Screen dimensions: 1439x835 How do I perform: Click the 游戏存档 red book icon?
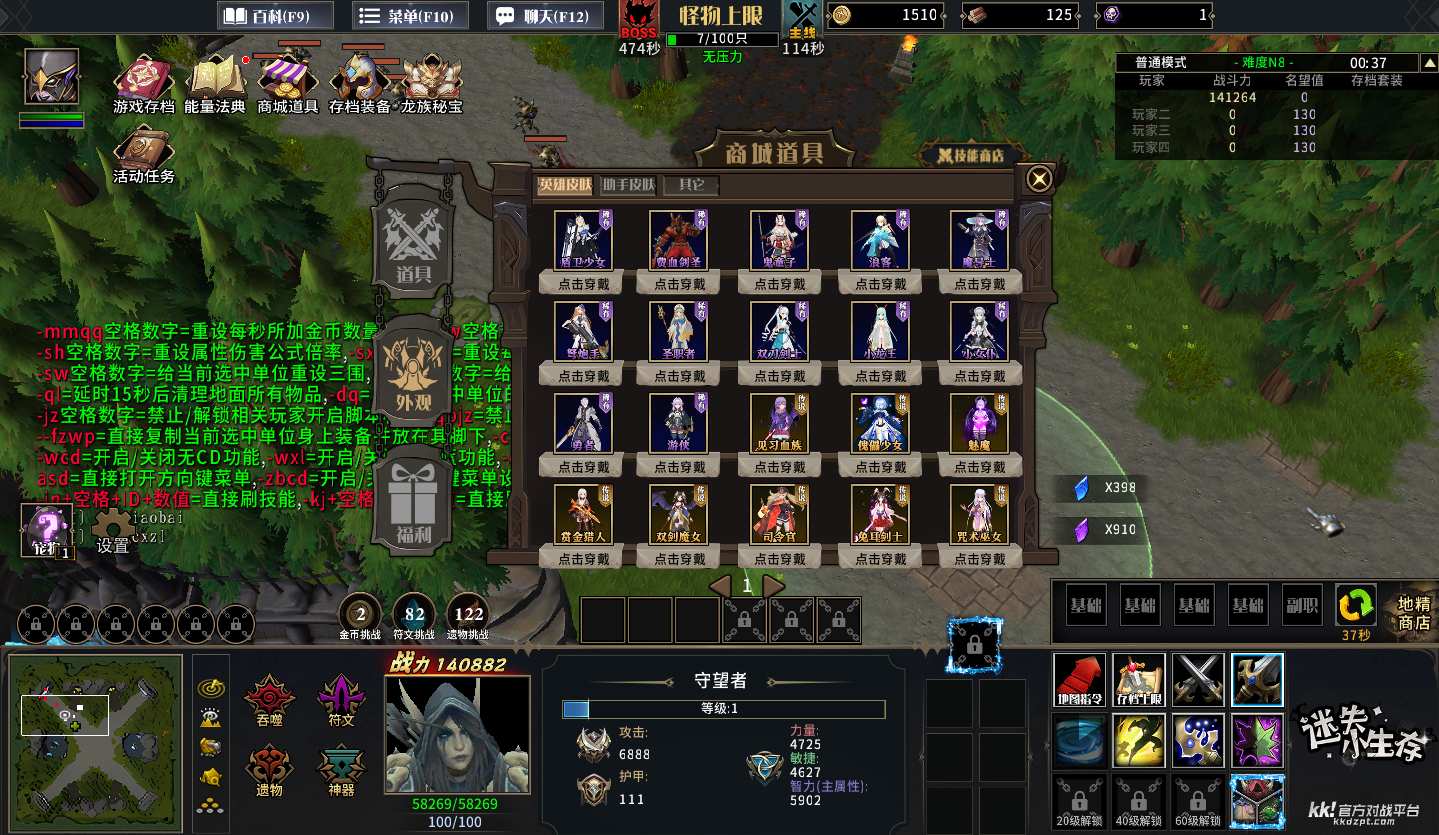143,77
